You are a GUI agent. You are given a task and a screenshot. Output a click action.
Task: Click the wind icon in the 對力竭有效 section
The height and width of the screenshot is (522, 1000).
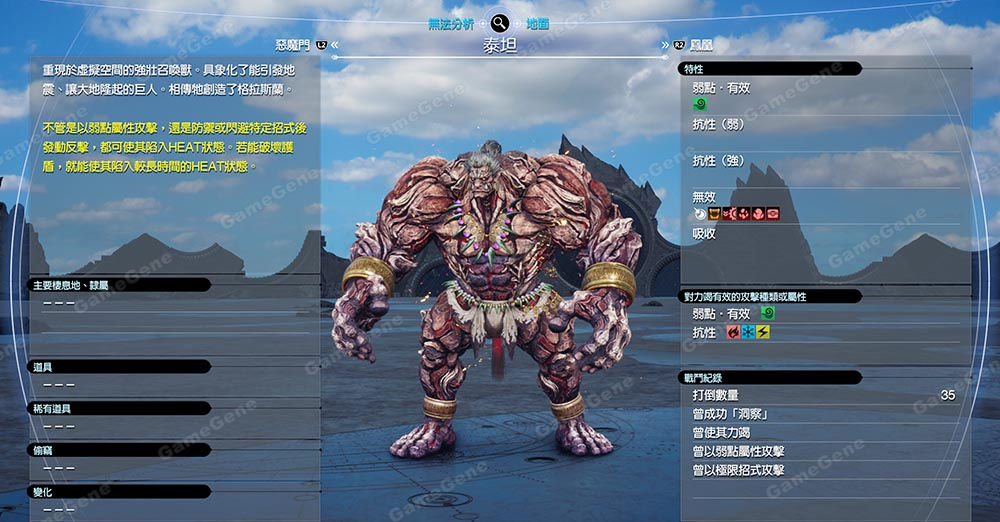point(767,313)
